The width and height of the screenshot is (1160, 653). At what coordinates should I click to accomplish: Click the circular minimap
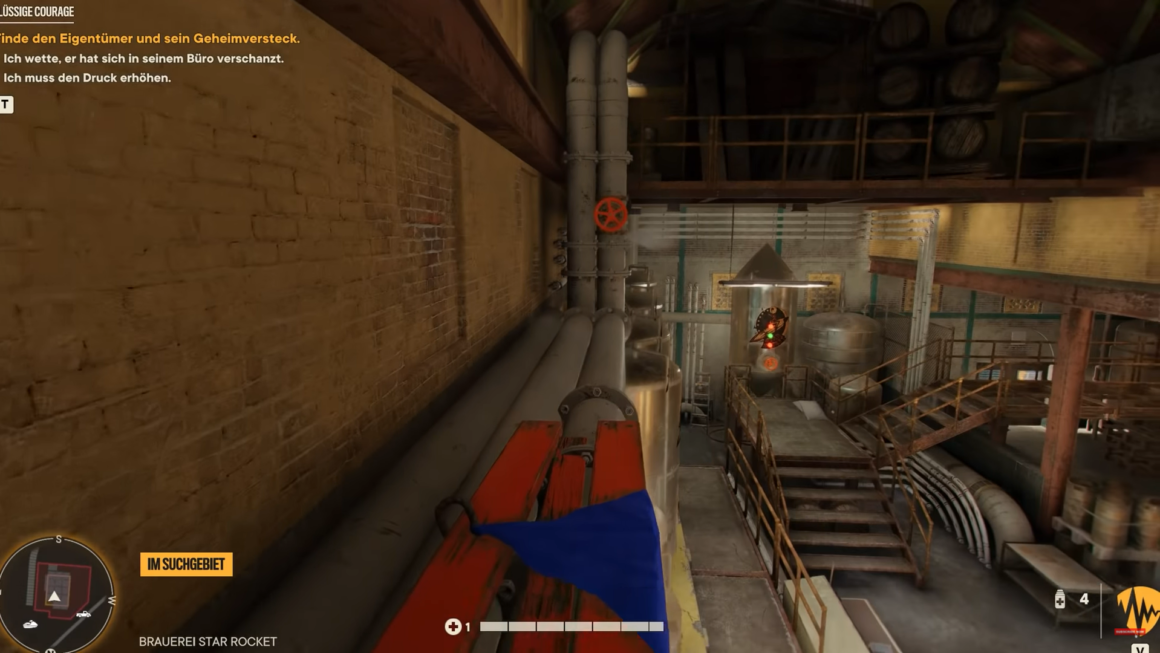56,595
